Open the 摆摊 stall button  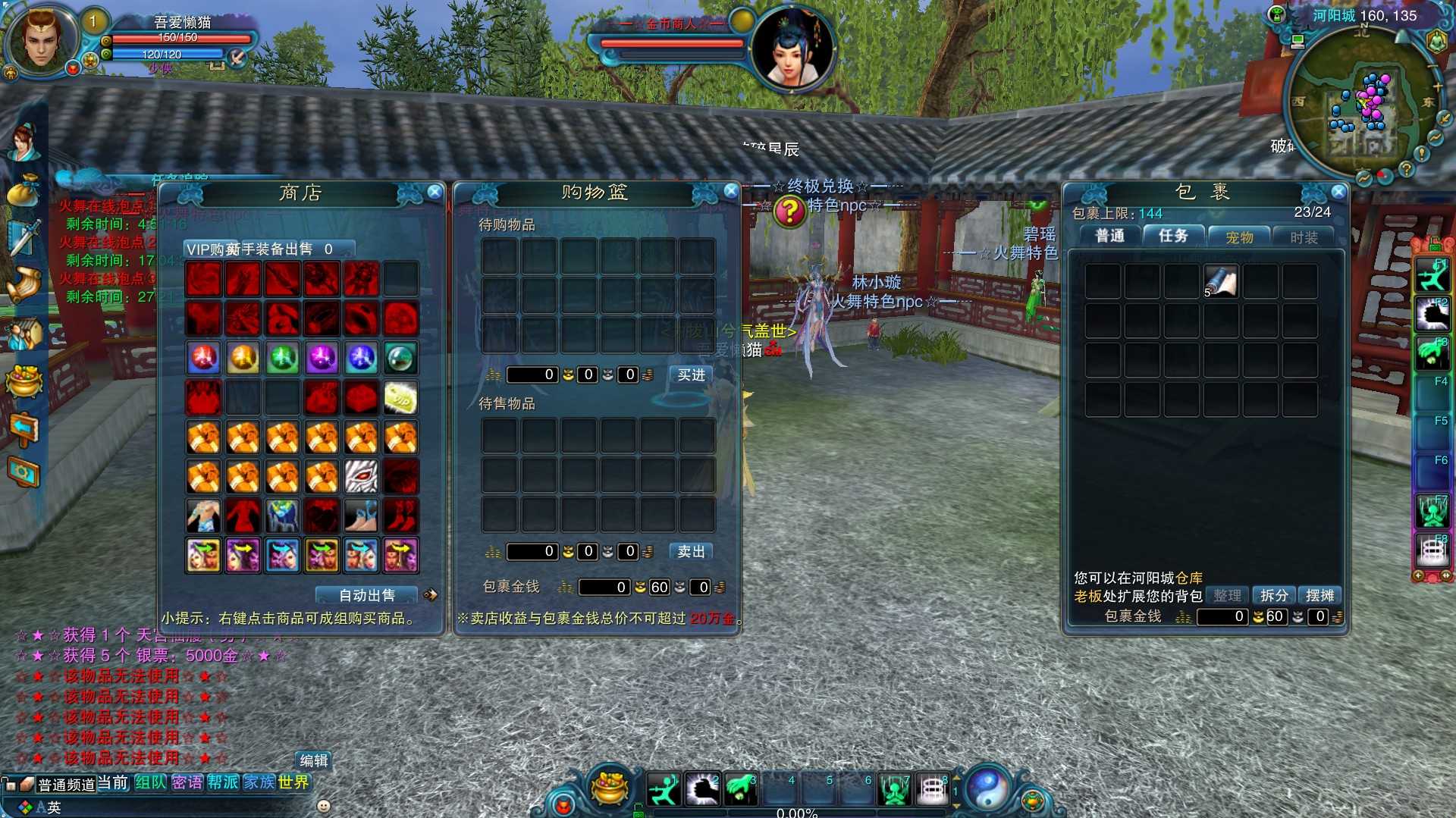pyautogui.click(x=1319, y=596)
